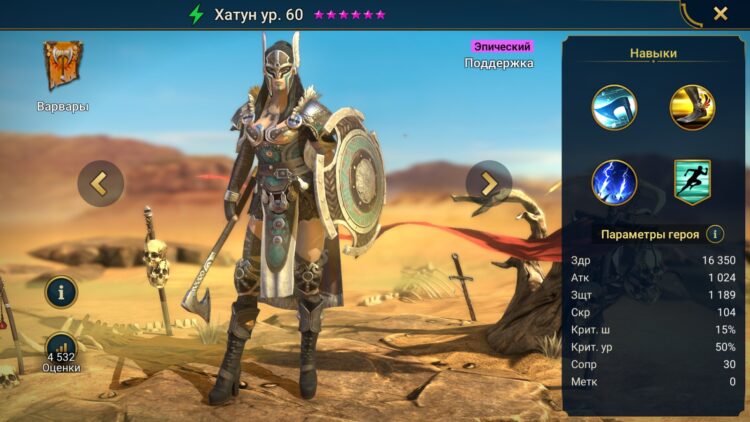Show the previous hero with left arrow
The width and height of the screenshot is (750, 422).
100,183
